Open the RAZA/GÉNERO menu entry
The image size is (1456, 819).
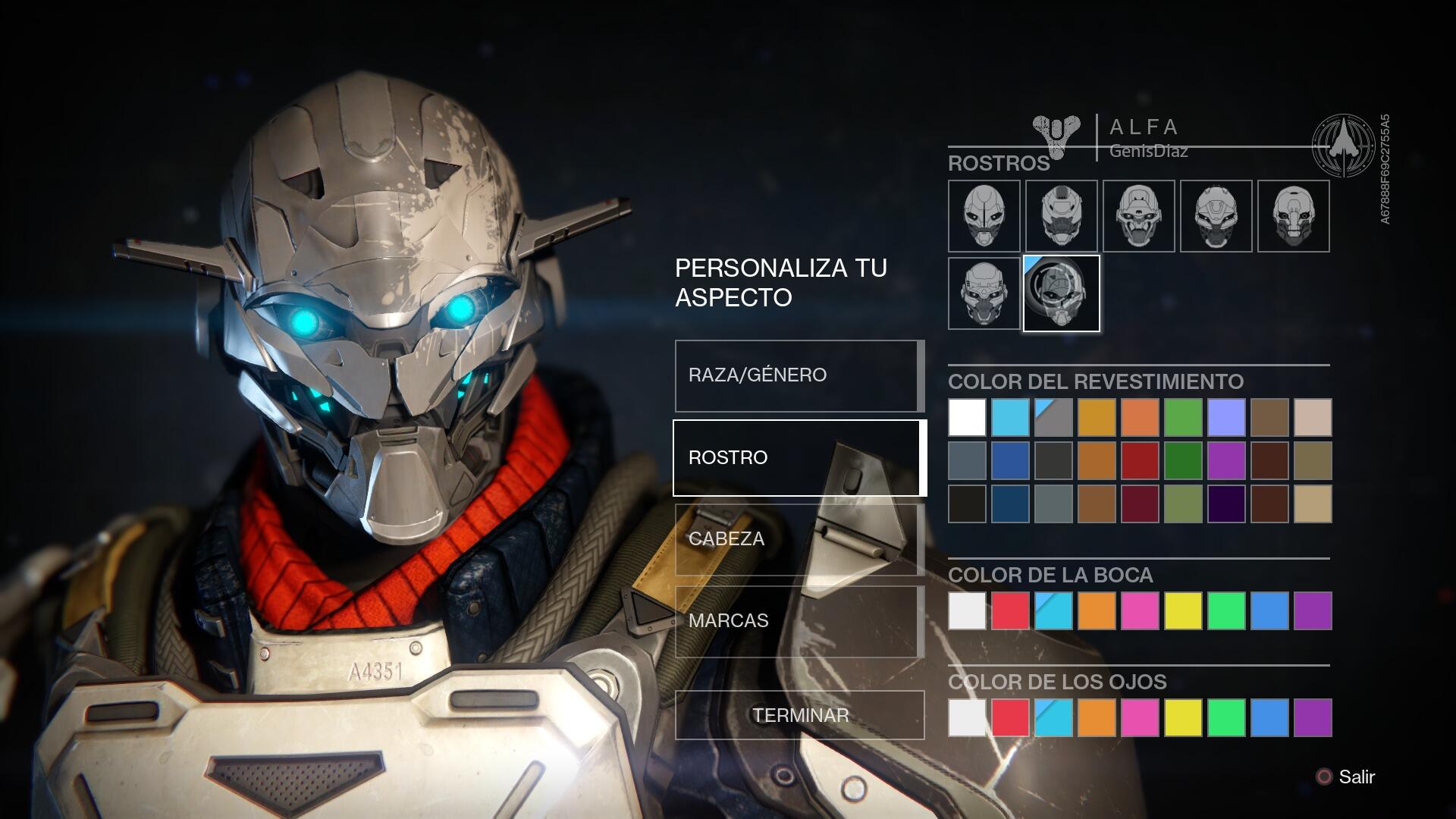coord(799,375)
